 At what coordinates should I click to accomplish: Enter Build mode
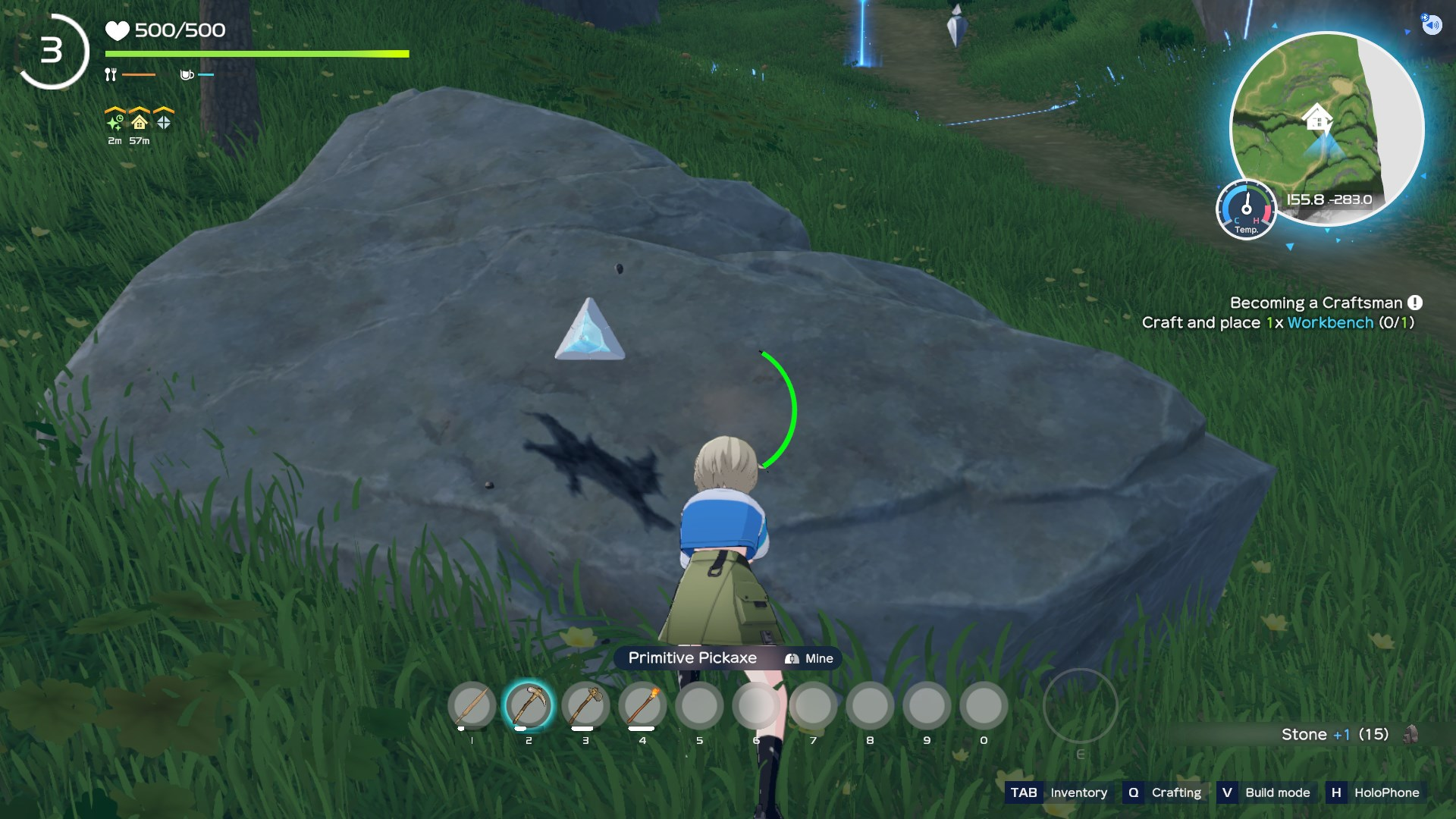[x=1266, y=792]
